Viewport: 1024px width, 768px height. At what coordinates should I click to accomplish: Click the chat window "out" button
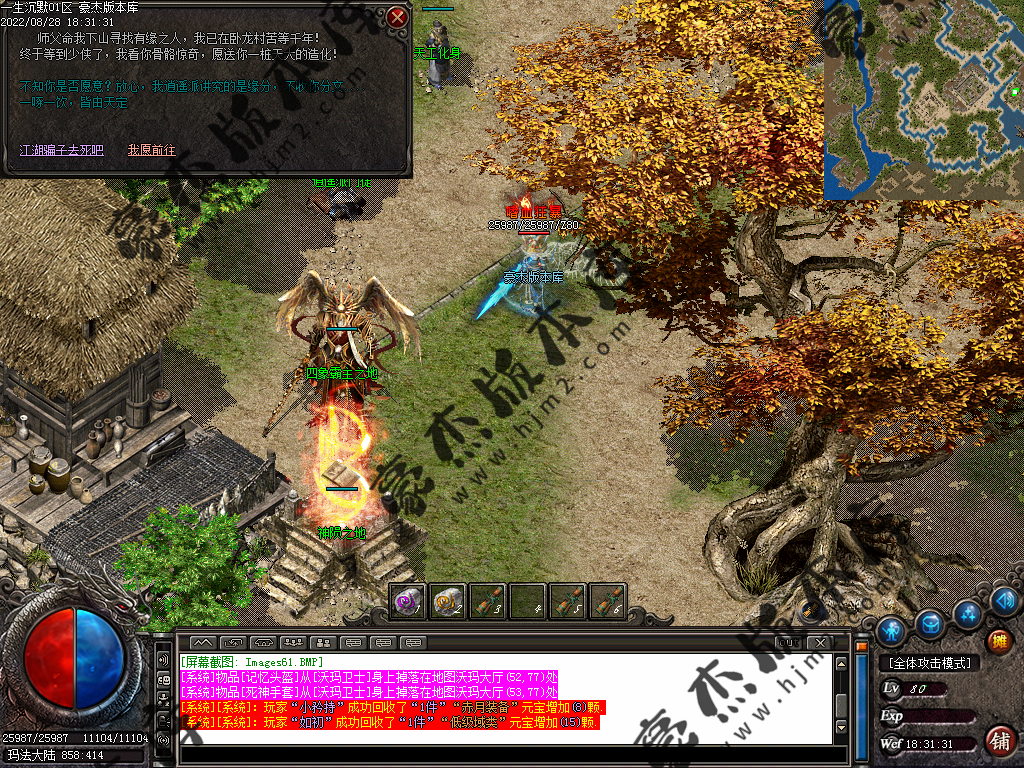[x=788, y=641]
